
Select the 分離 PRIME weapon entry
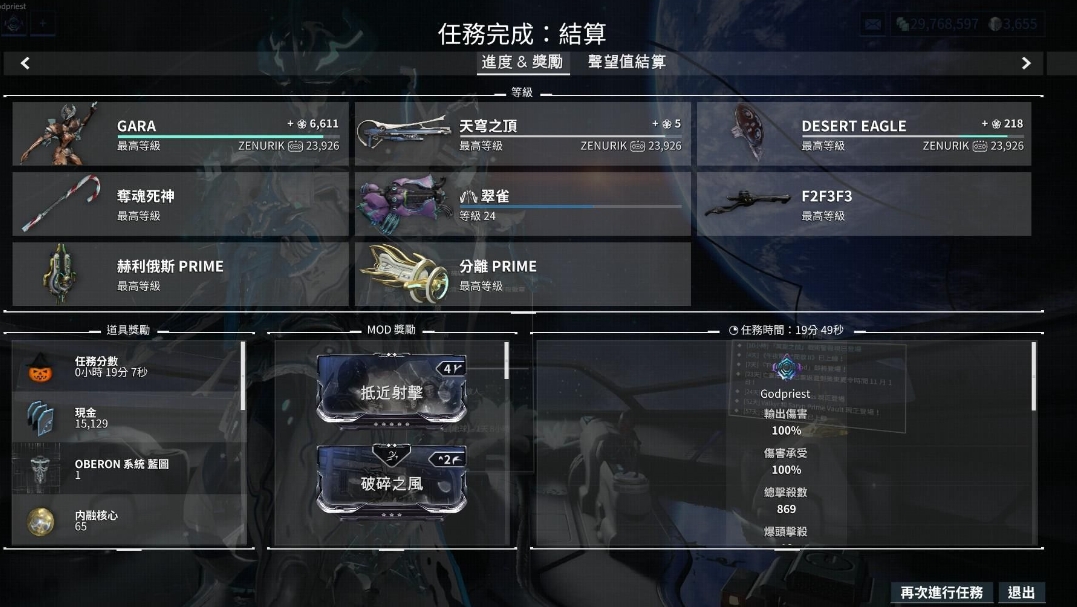pos(522,274)
